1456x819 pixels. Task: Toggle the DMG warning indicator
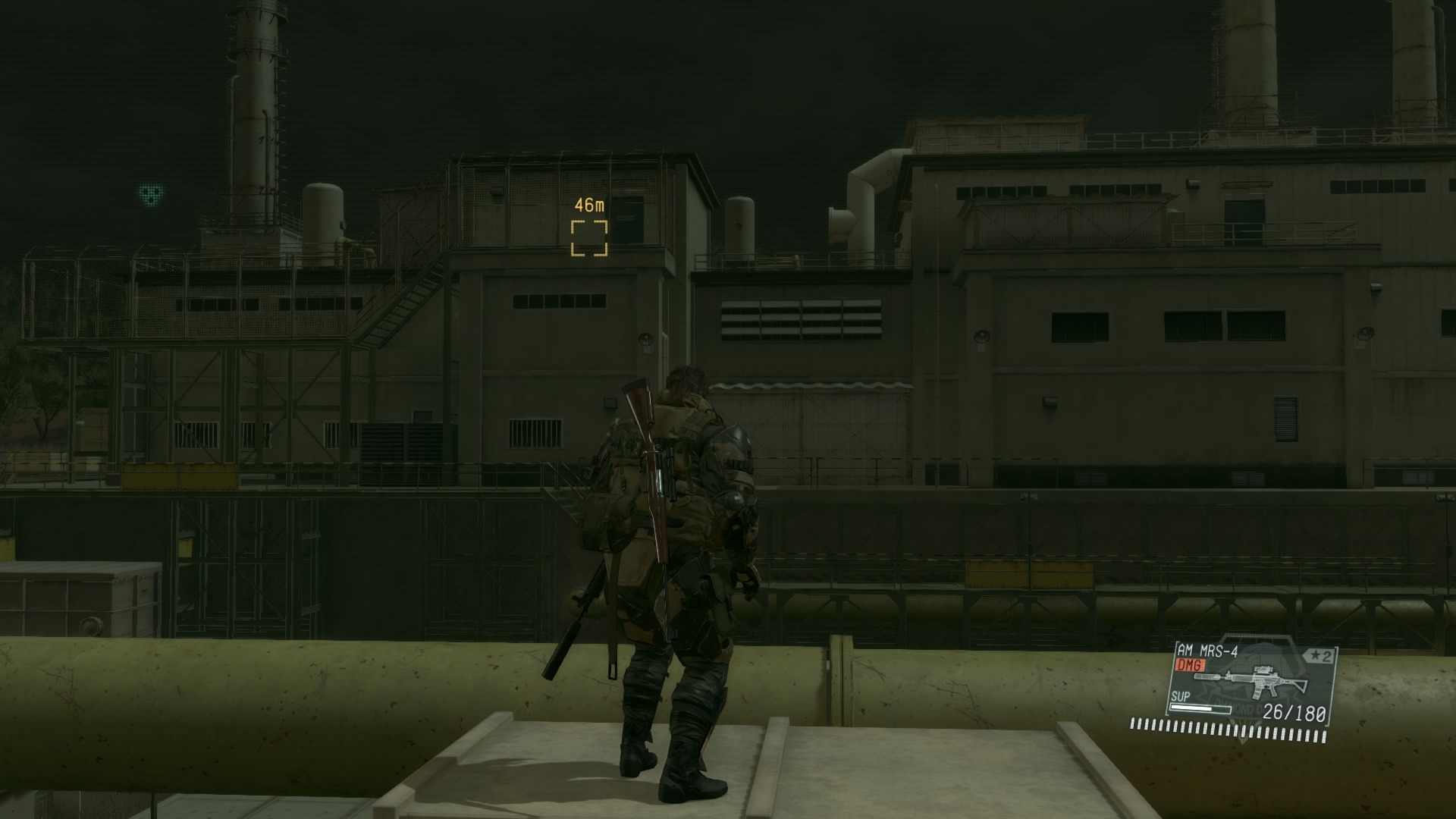coord(1190,664)
